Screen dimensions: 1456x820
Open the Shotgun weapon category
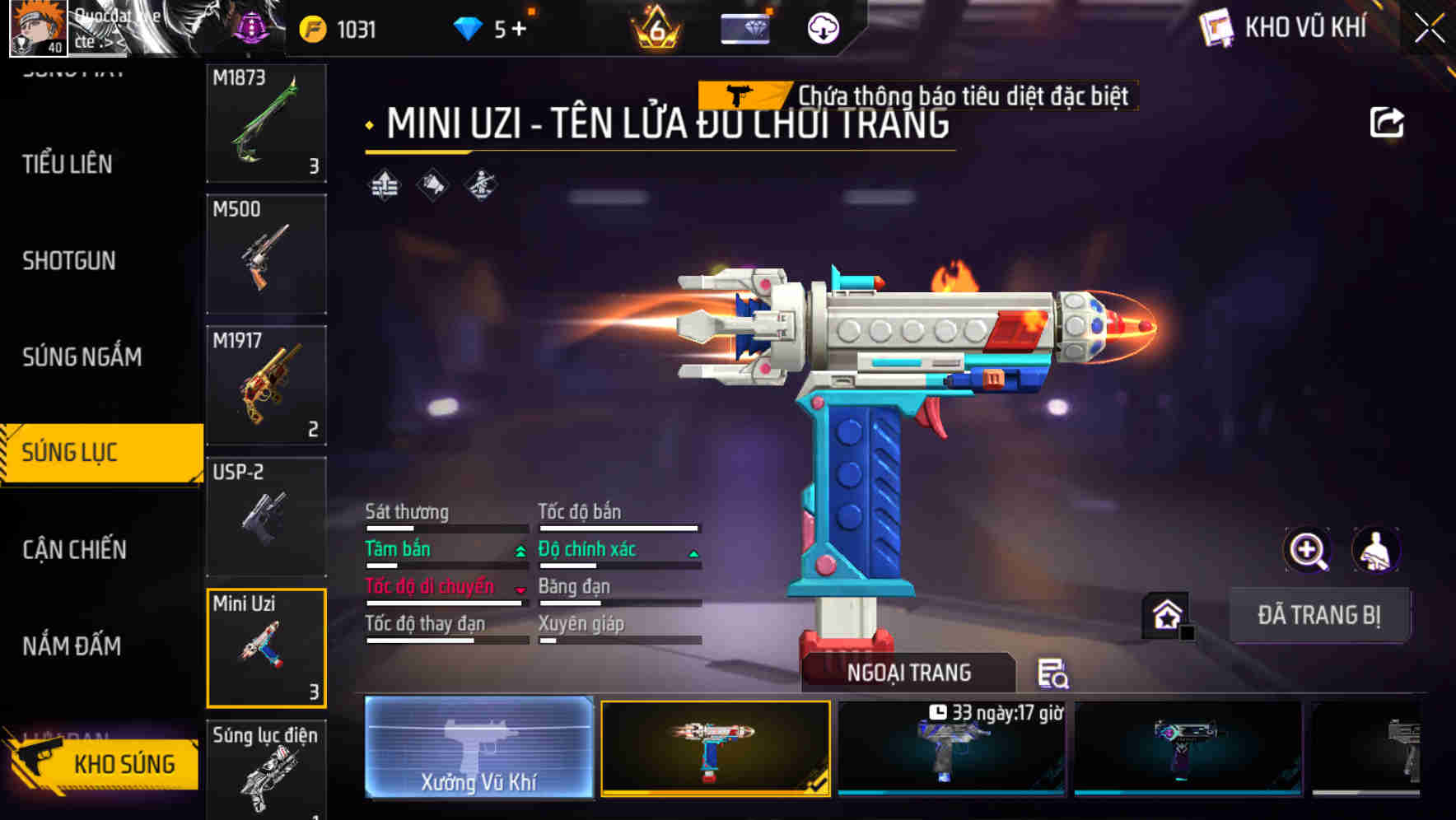(x=69, y=261)
